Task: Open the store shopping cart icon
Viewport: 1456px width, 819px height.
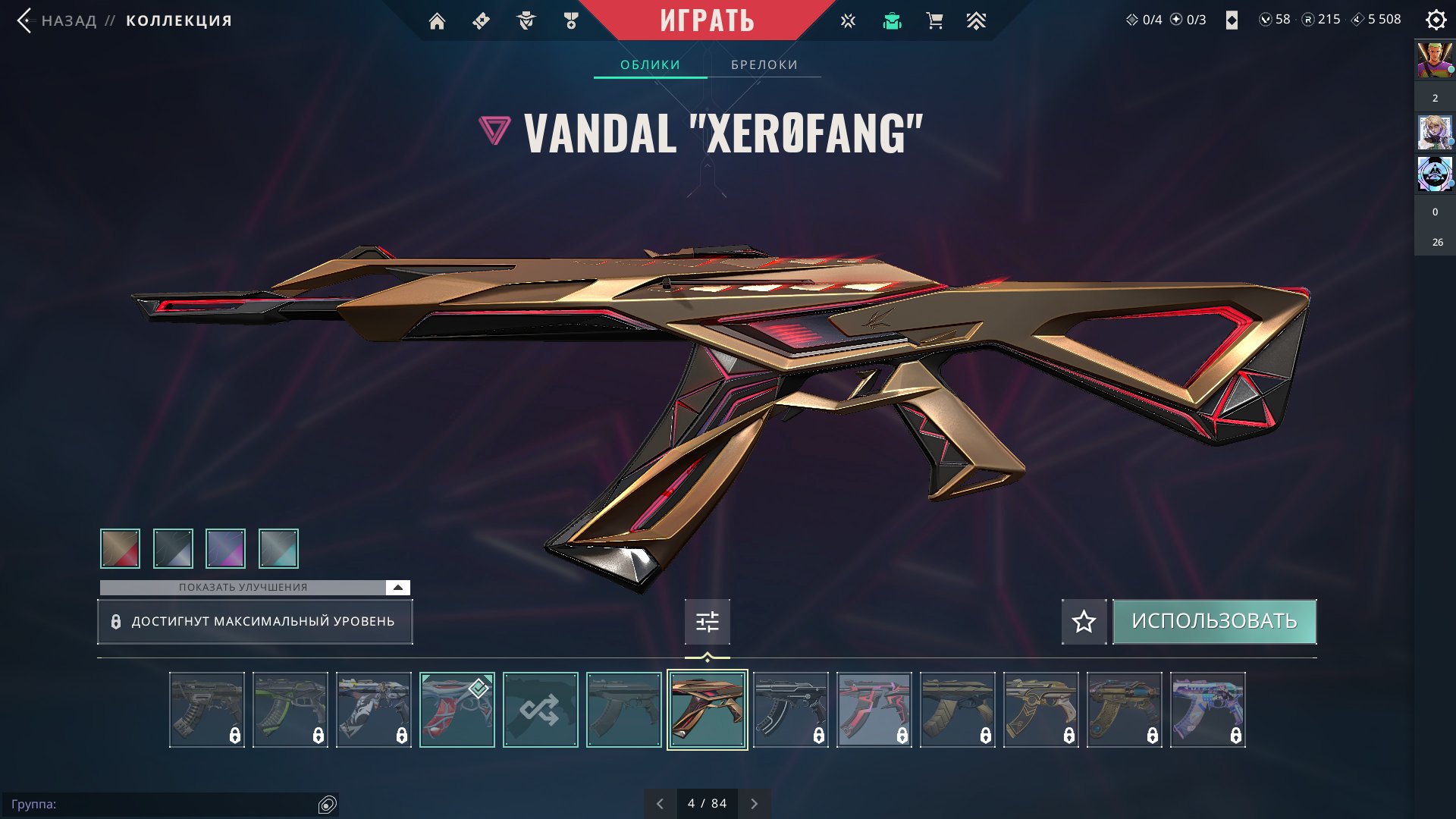Action: (x=934, y=21)
